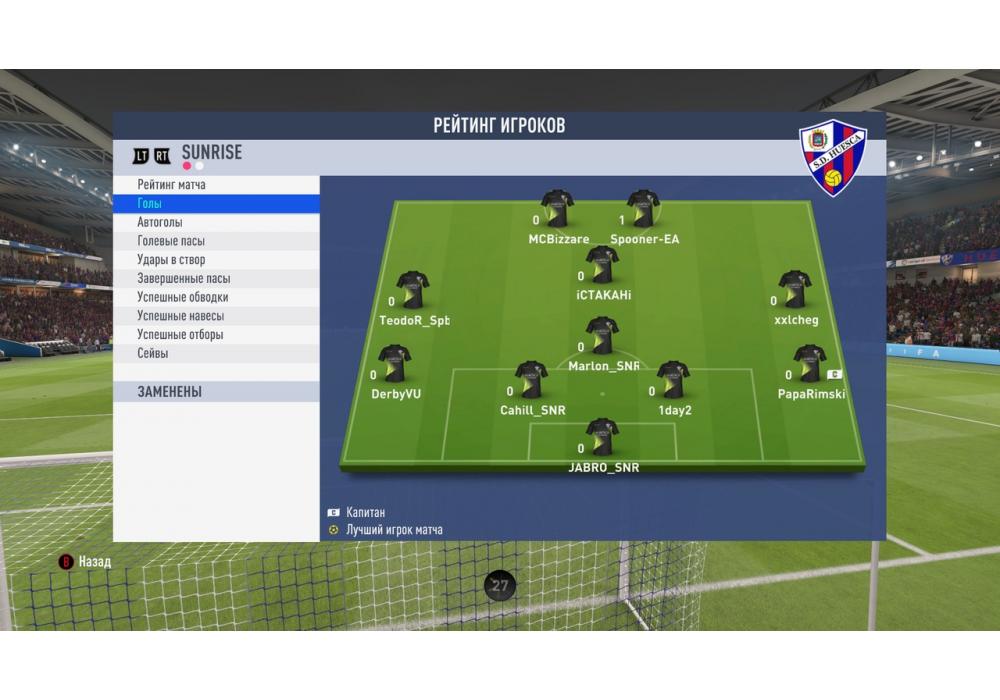Select player Marlon_SNR in midfield
The image size is (1000, 700).
[602, 336]
